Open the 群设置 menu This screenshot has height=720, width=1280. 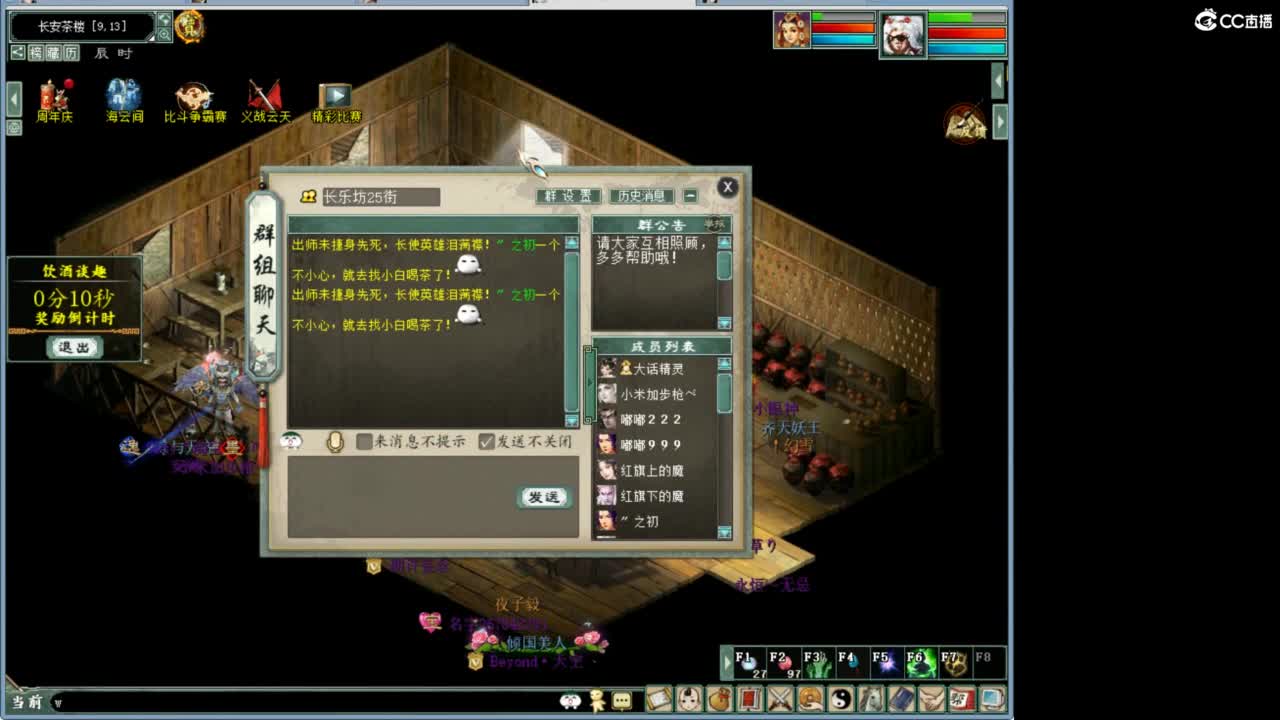click(568, 196)
